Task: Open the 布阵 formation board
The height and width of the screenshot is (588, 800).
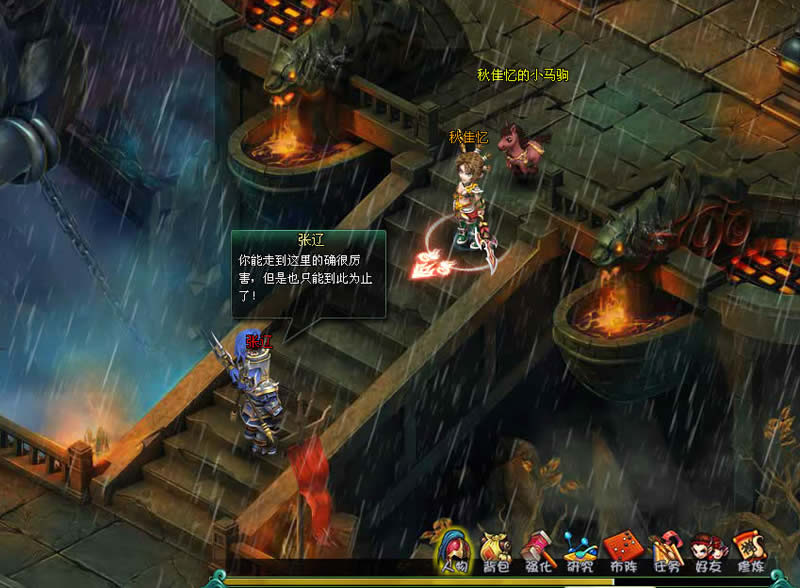Action: [x=623, y=551]
